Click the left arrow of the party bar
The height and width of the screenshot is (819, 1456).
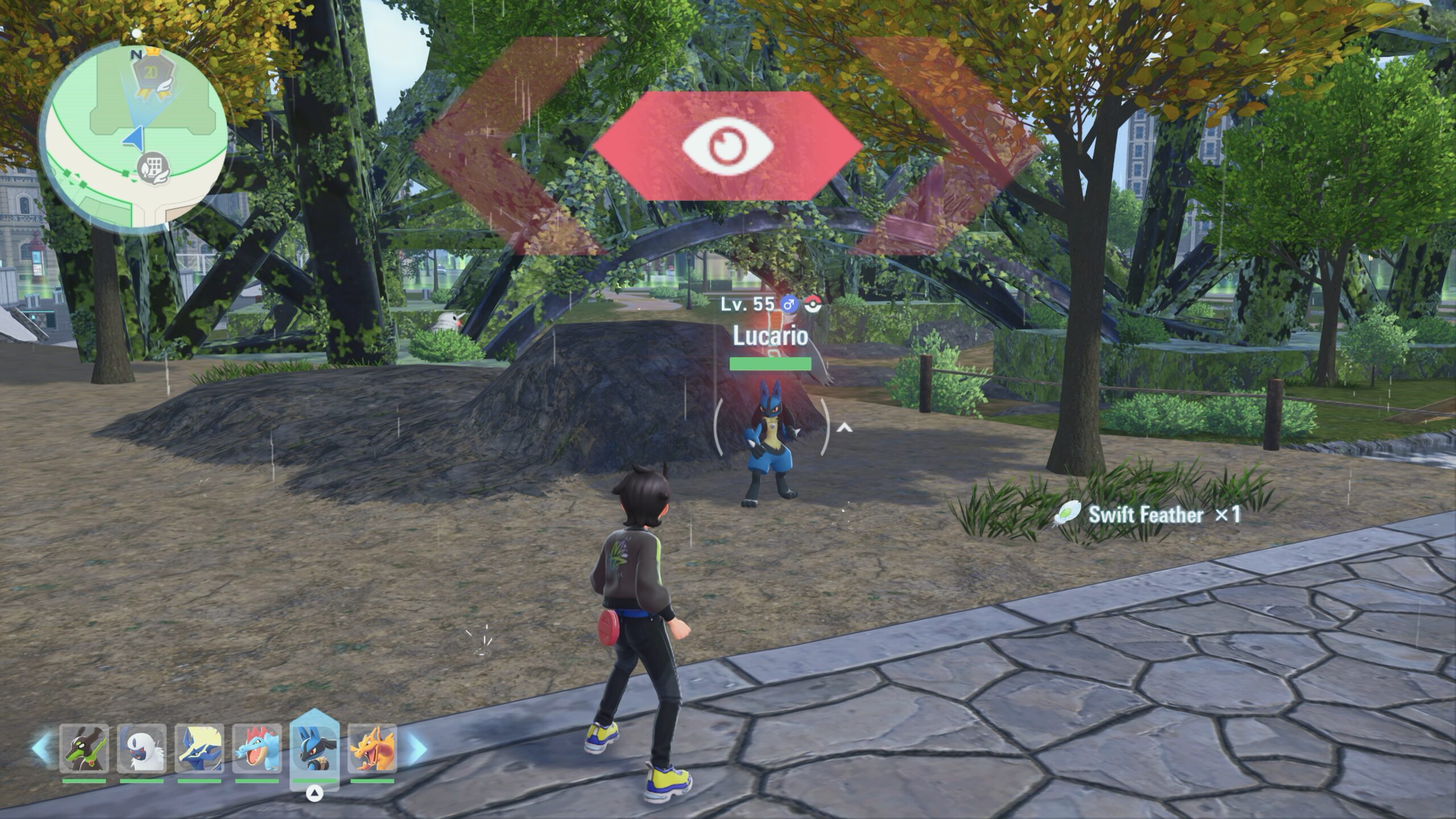click(x=41, y=748)
